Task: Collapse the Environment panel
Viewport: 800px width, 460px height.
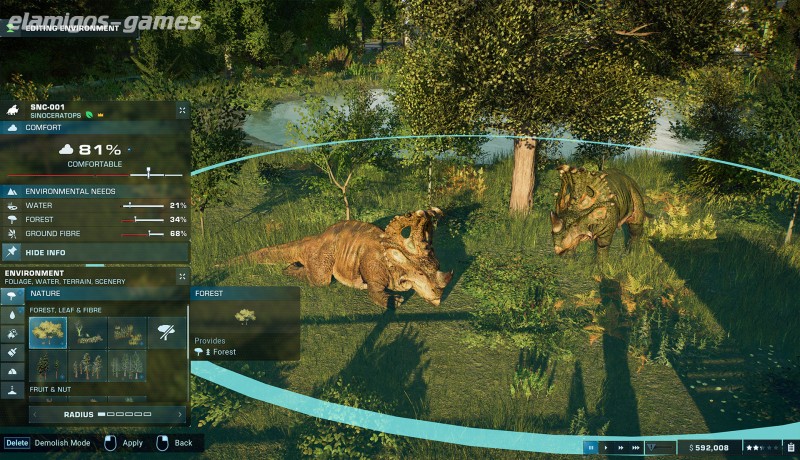Action: pyautogui.click(x=182, y=276)
